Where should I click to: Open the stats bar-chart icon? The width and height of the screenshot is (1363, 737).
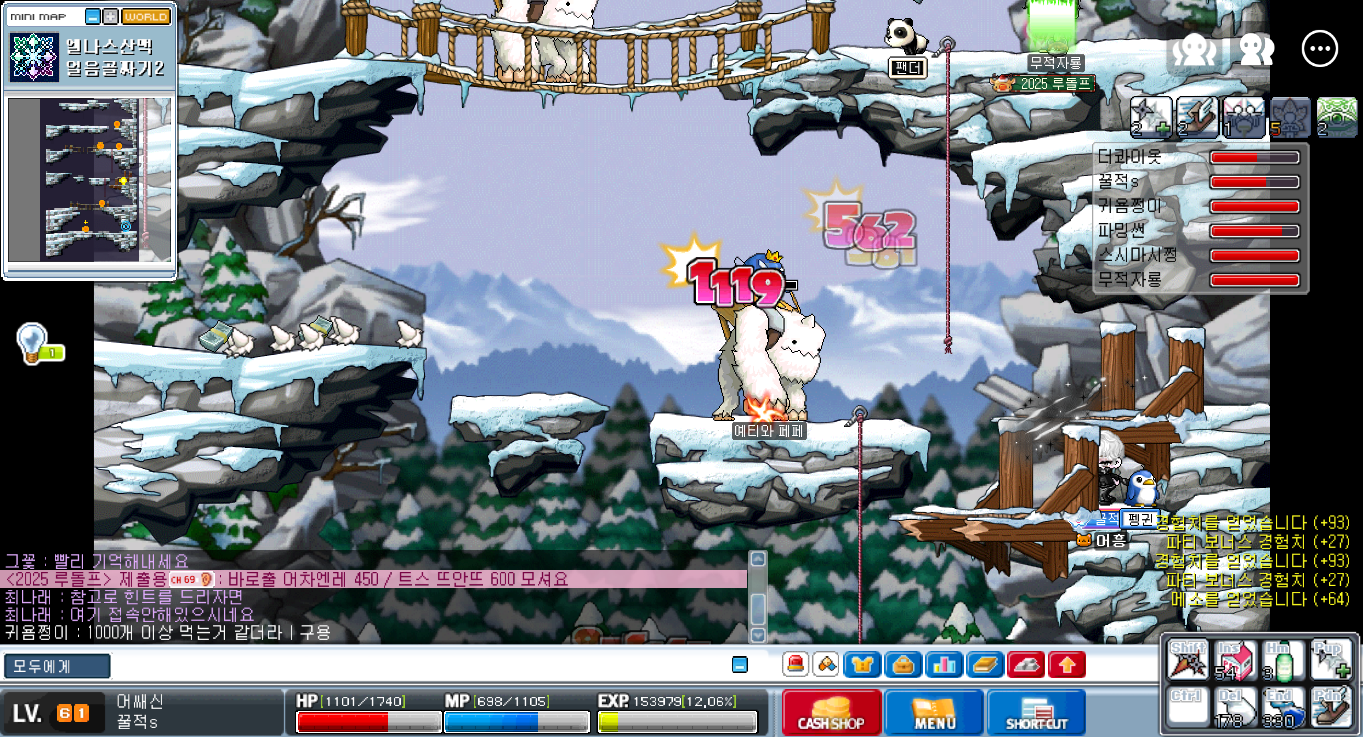944,664
